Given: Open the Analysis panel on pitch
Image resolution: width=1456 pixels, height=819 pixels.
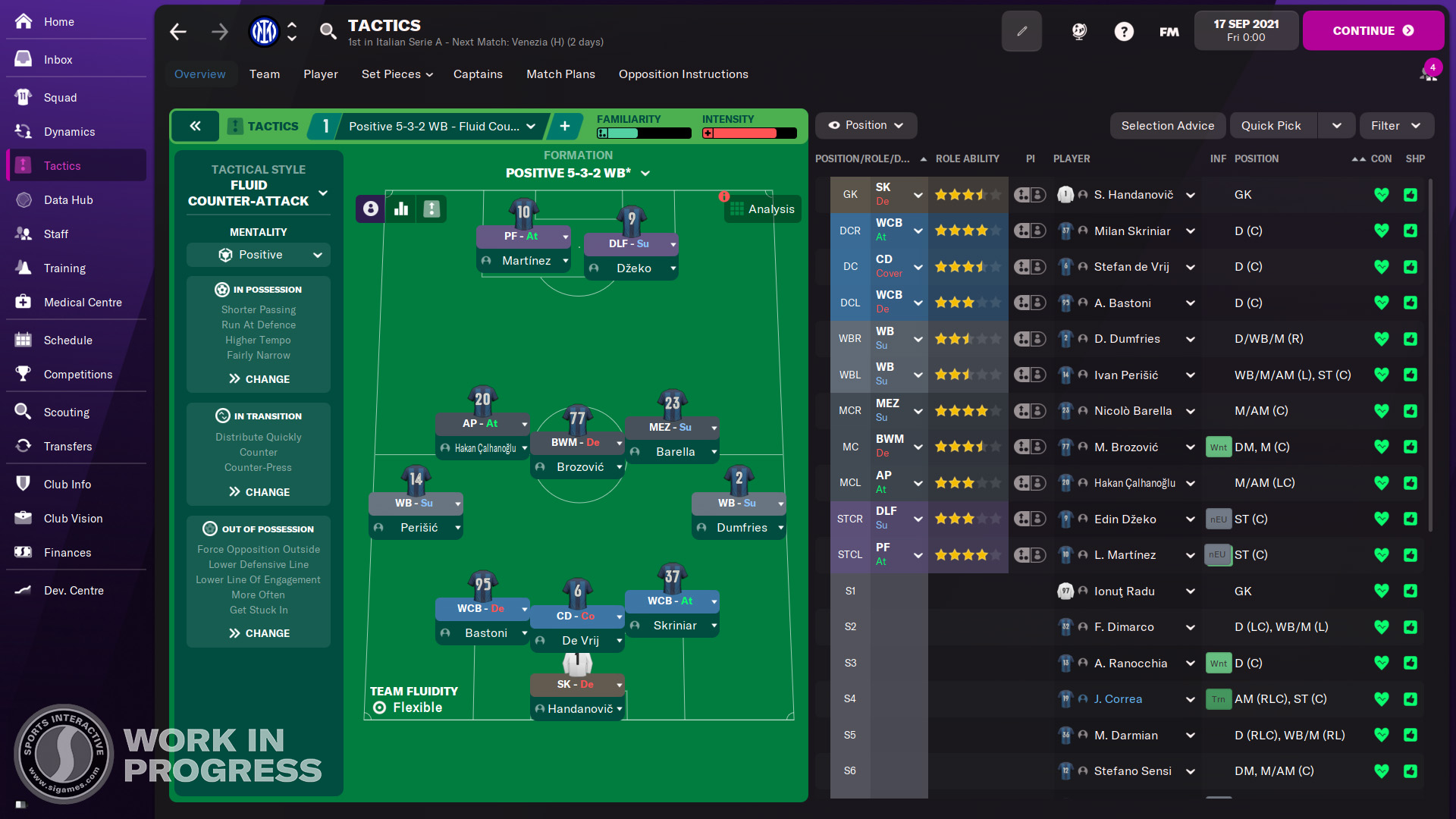Looking at the screenshot, I should (762, 209).
